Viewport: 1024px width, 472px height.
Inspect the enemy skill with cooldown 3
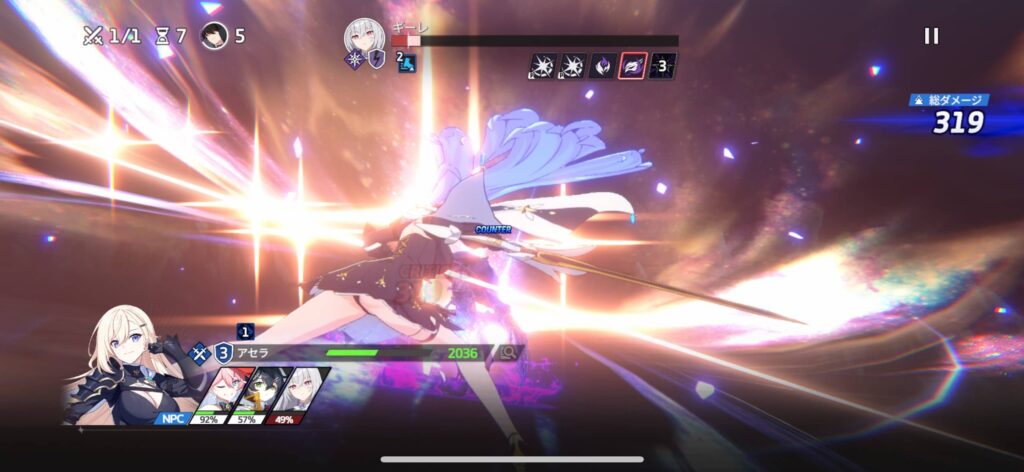pos(663,66)
